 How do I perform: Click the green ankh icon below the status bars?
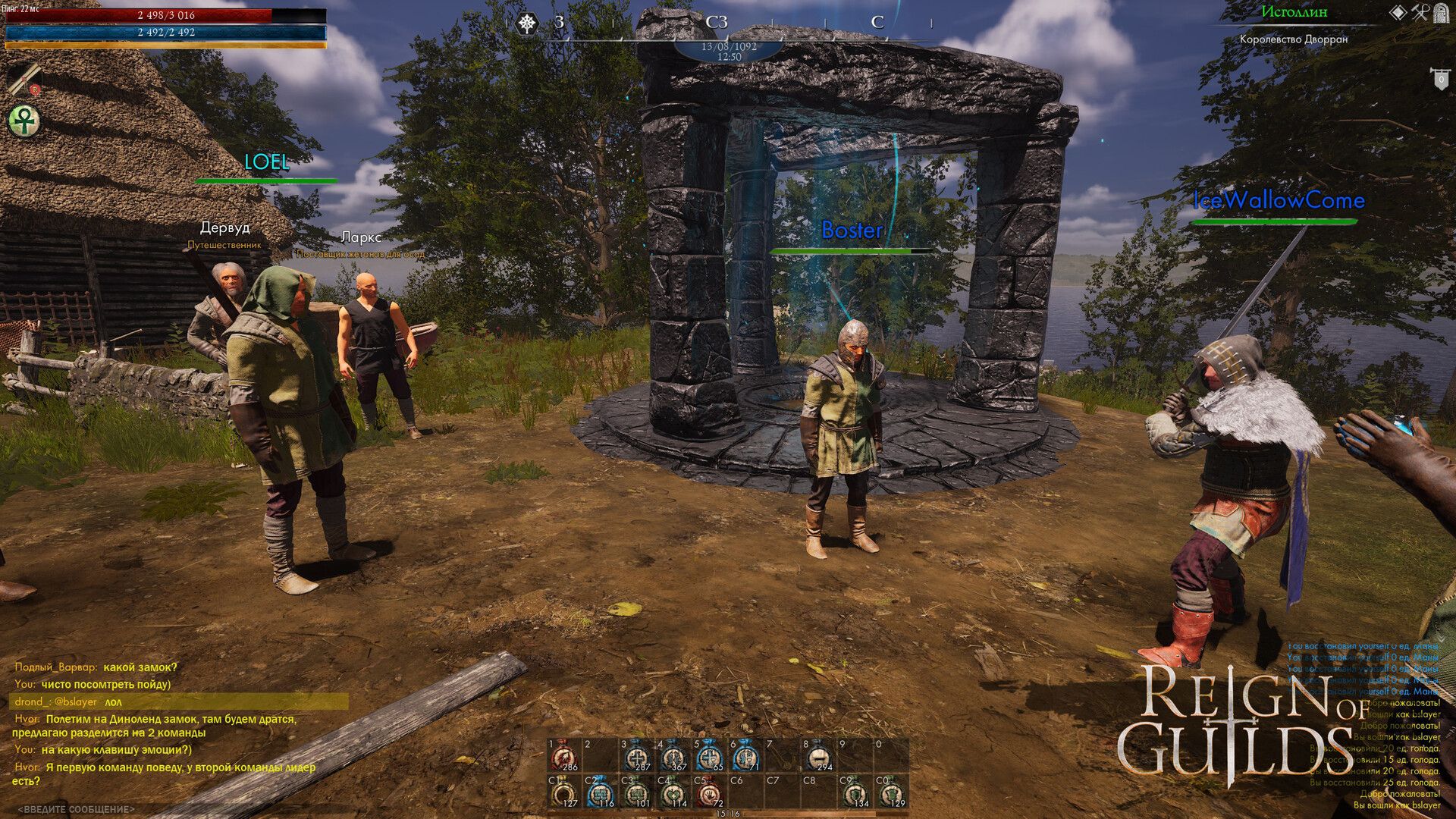coord(24,121)
